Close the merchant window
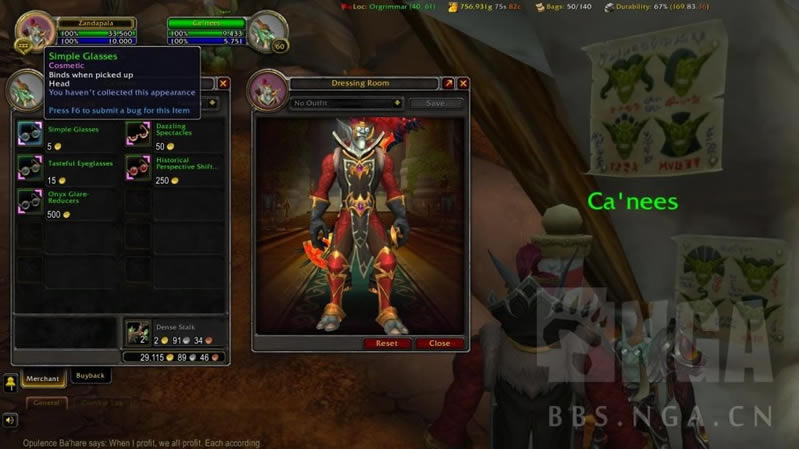 pyautogui.click(x=223, y=84)
